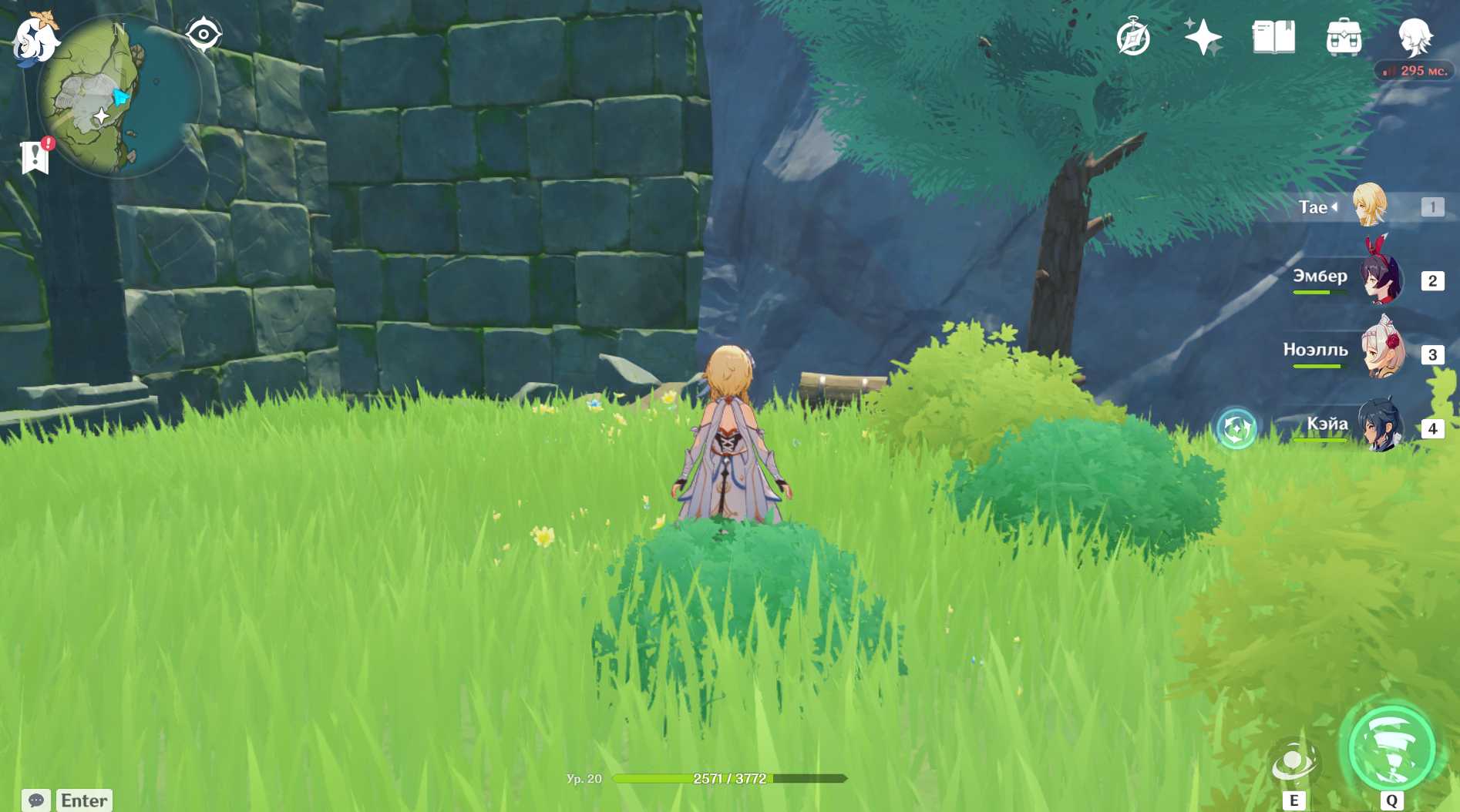Viewport: 1460px width, 812px height.
Task: Open the open-book archive icon
Action: pyautogui.click(x=1273, y=37)
